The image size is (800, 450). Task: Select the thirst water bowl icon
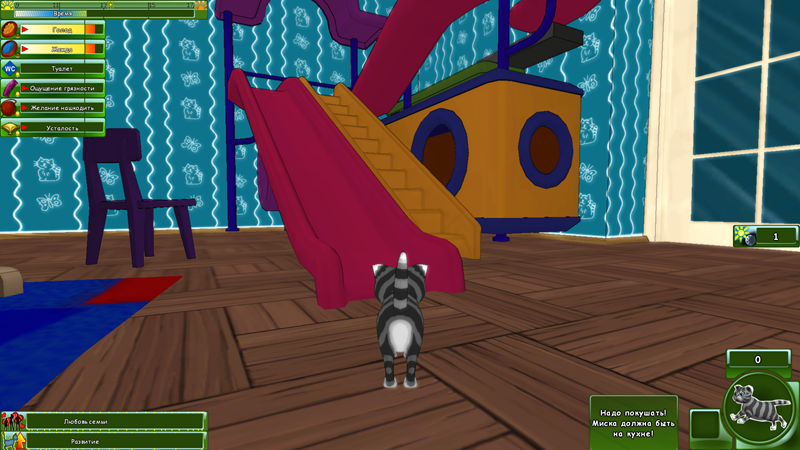pos(9,48)
